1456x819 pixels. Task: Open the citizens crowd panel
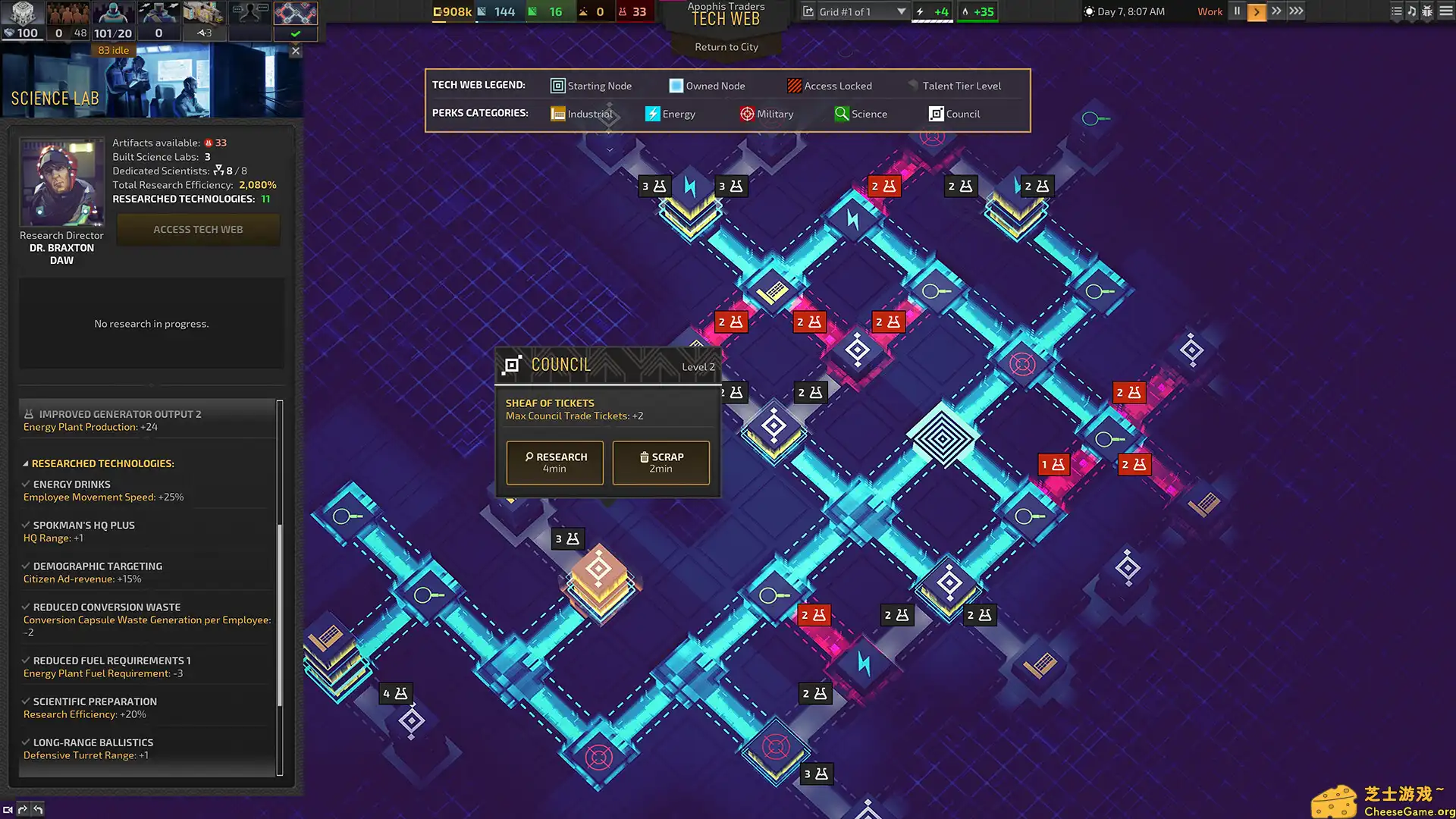[x=68, y=20]
